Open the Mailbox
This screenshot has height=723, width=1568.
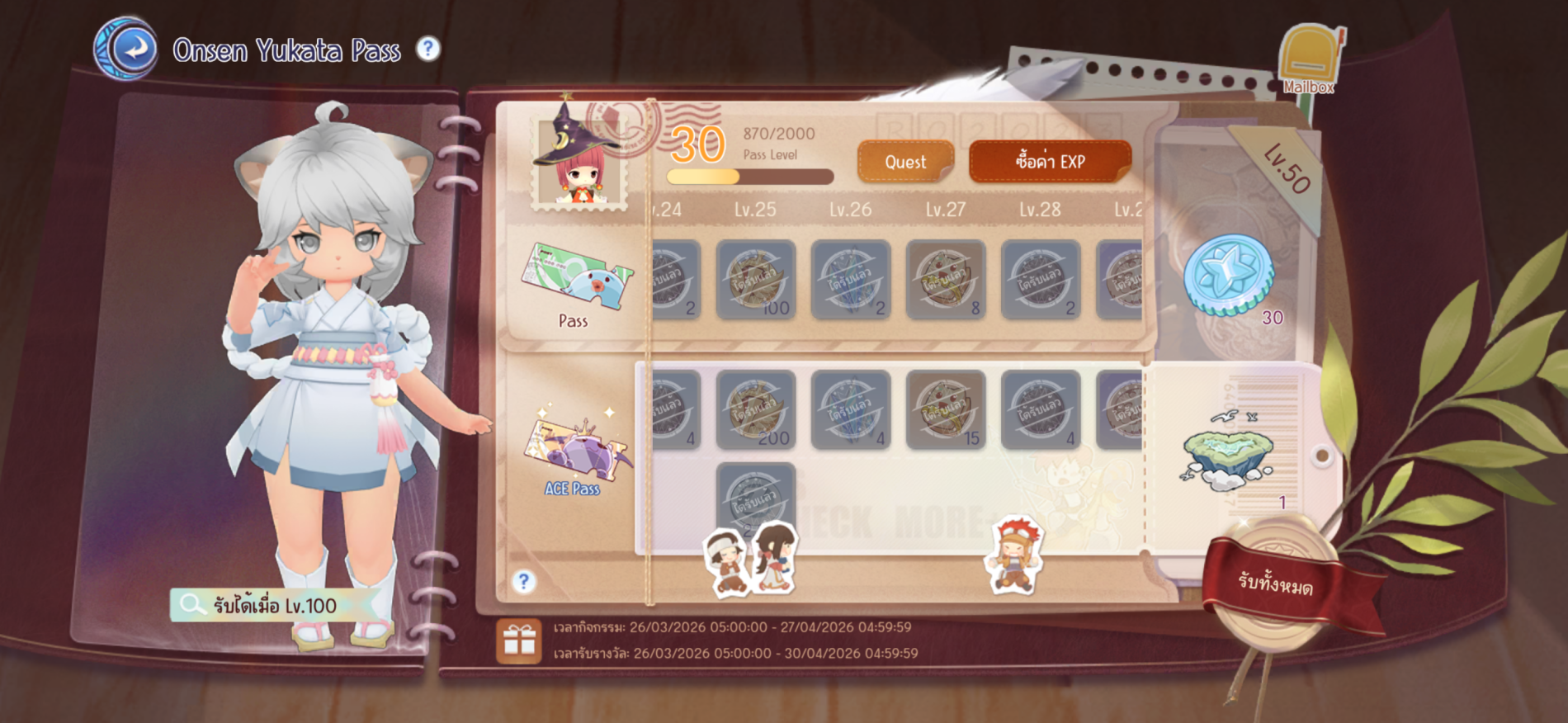coord(1308,61)
